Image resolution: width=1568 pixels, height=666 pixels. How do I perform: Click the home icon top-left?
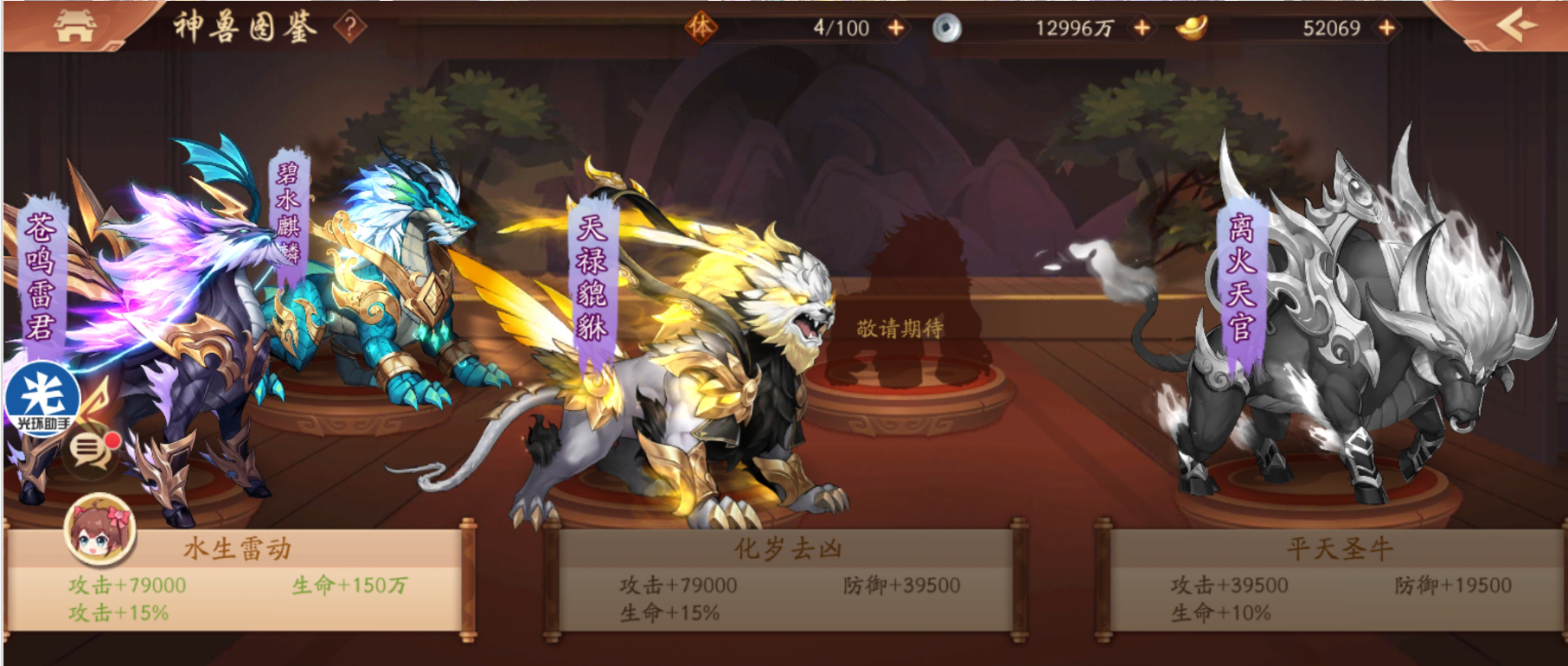[x=77, y=24]
